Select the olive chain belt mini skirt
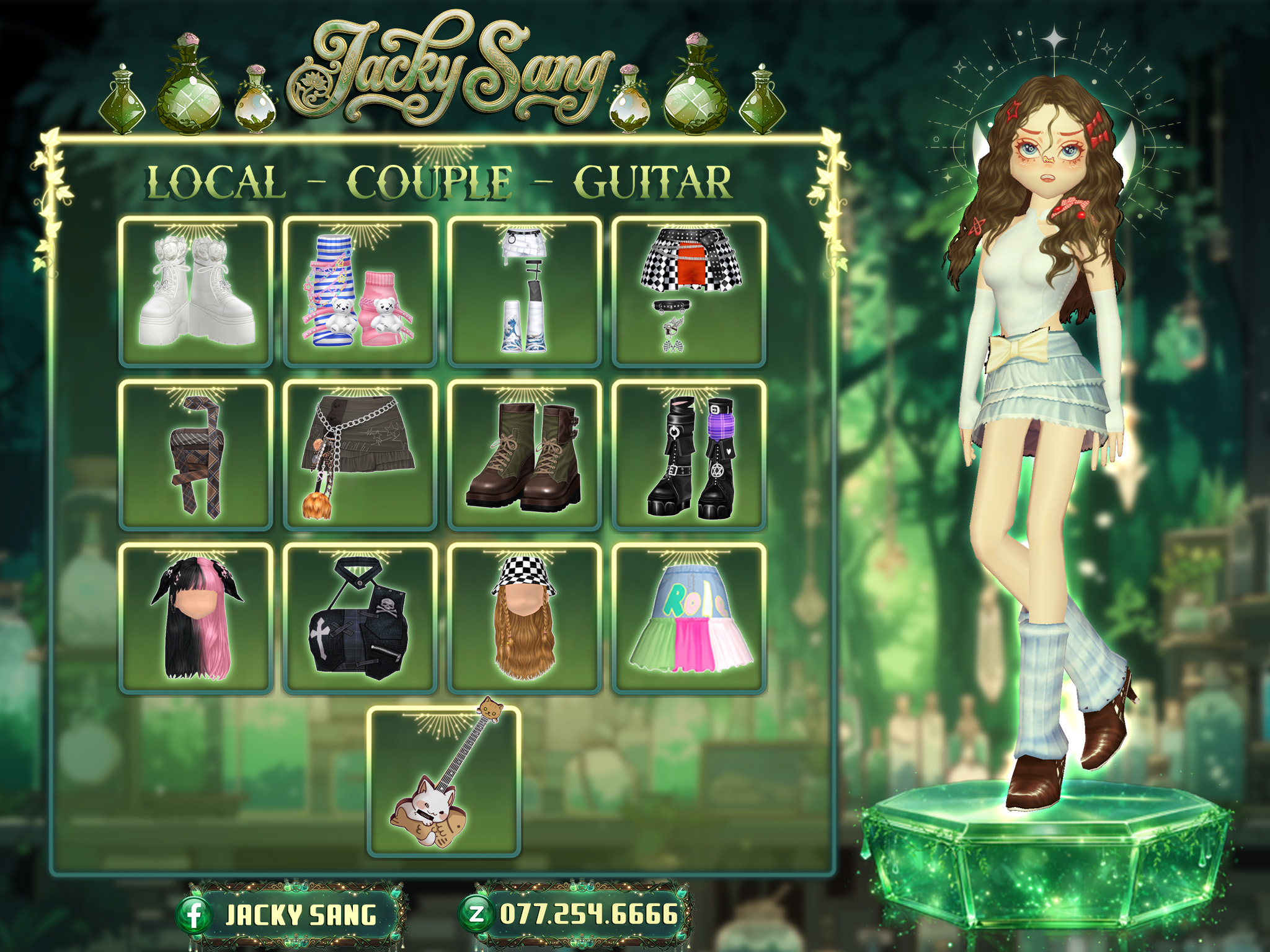 360,455
